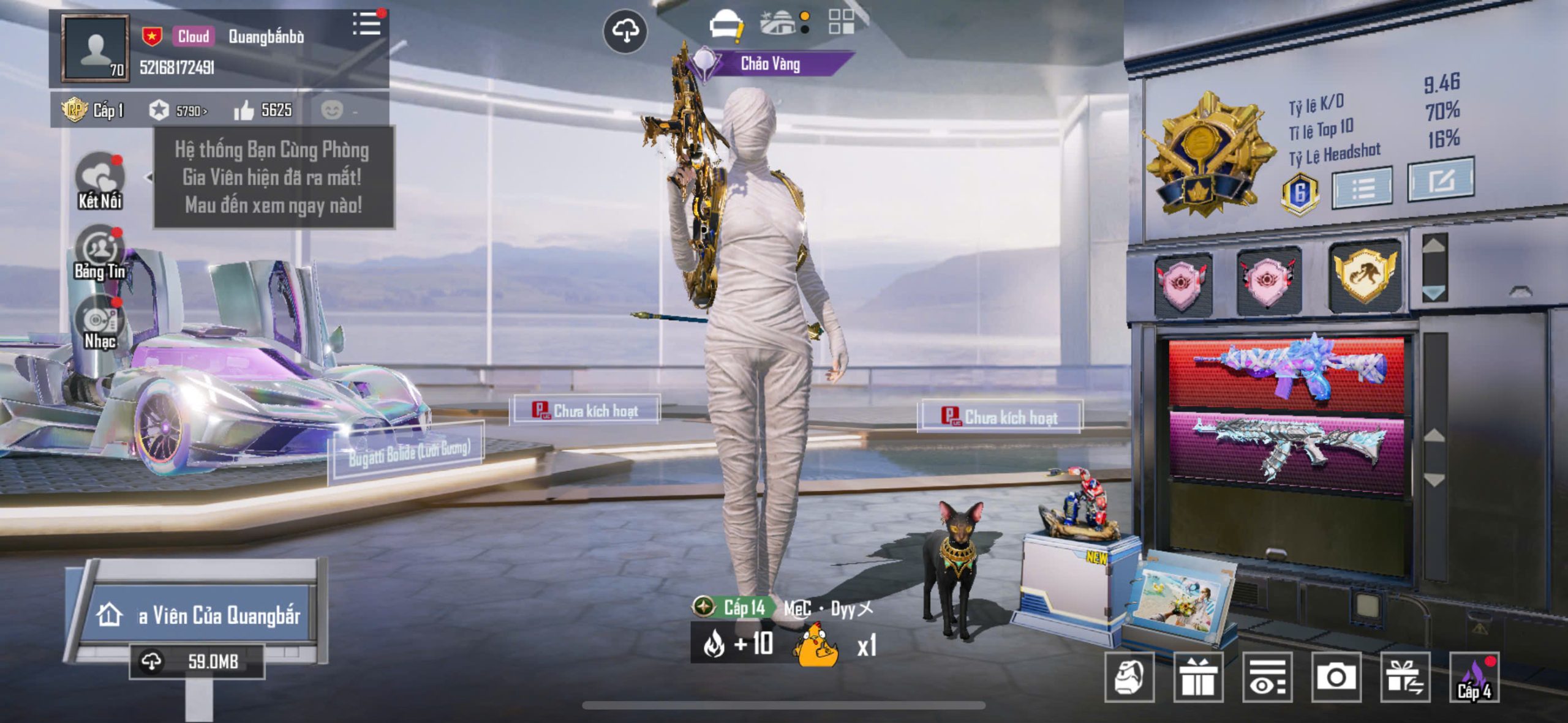Image resolution: width=1568 pixels, height=723 pixels.
Task: Open the RP Cấp 1 badge
Action: (93, 110)
